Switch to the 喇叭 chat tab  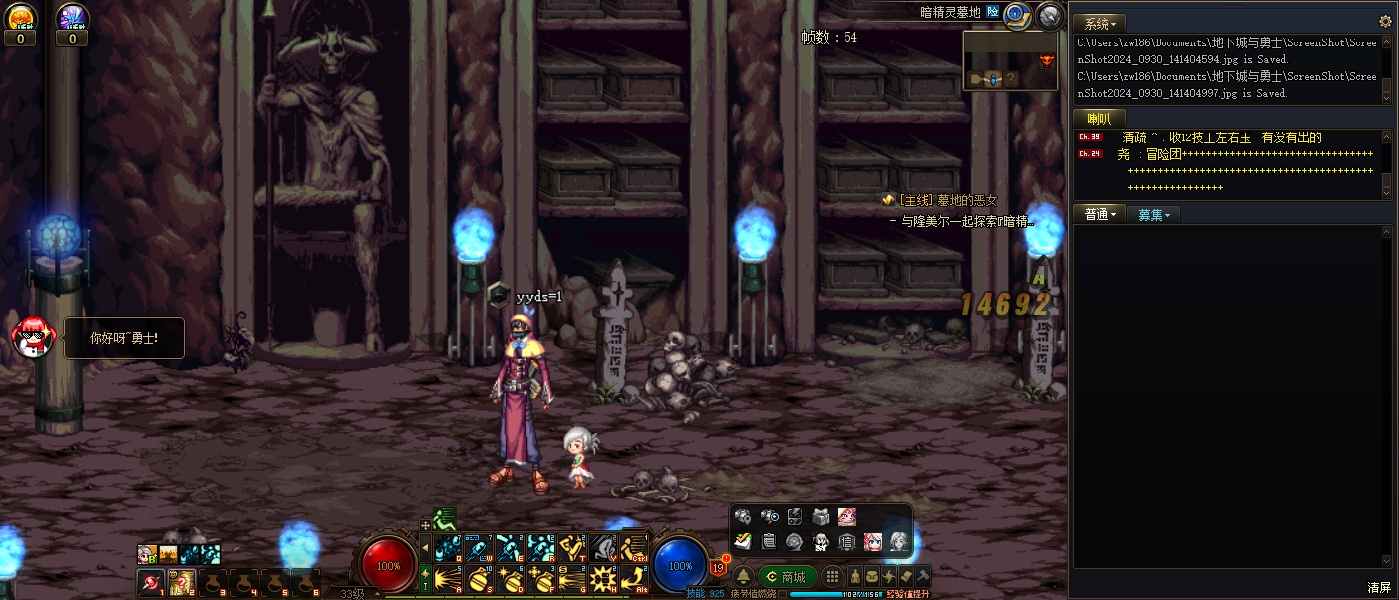click(1100, 119)
